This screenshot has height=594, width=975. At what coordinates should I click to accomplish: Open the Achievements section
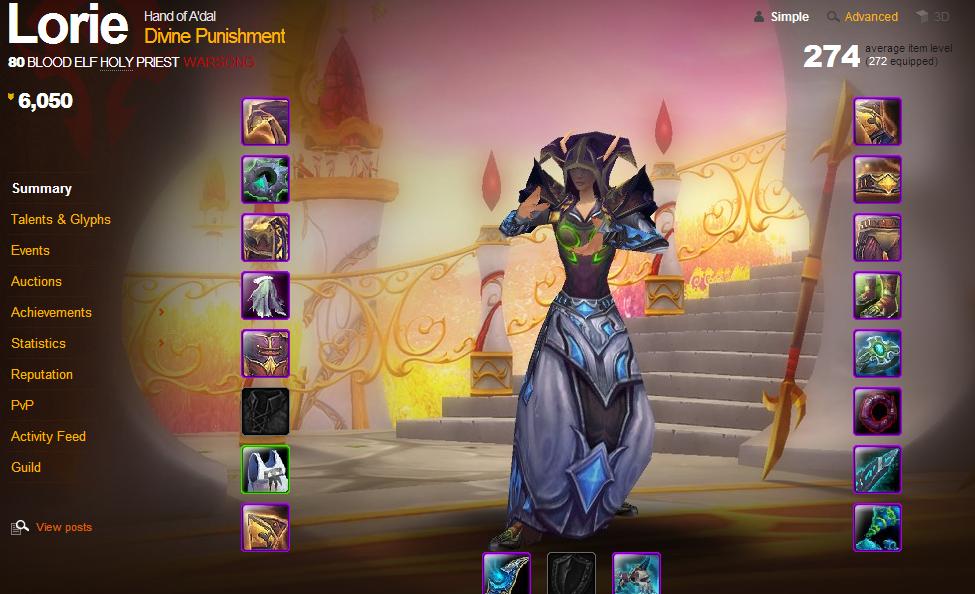[x=51, y=312]
